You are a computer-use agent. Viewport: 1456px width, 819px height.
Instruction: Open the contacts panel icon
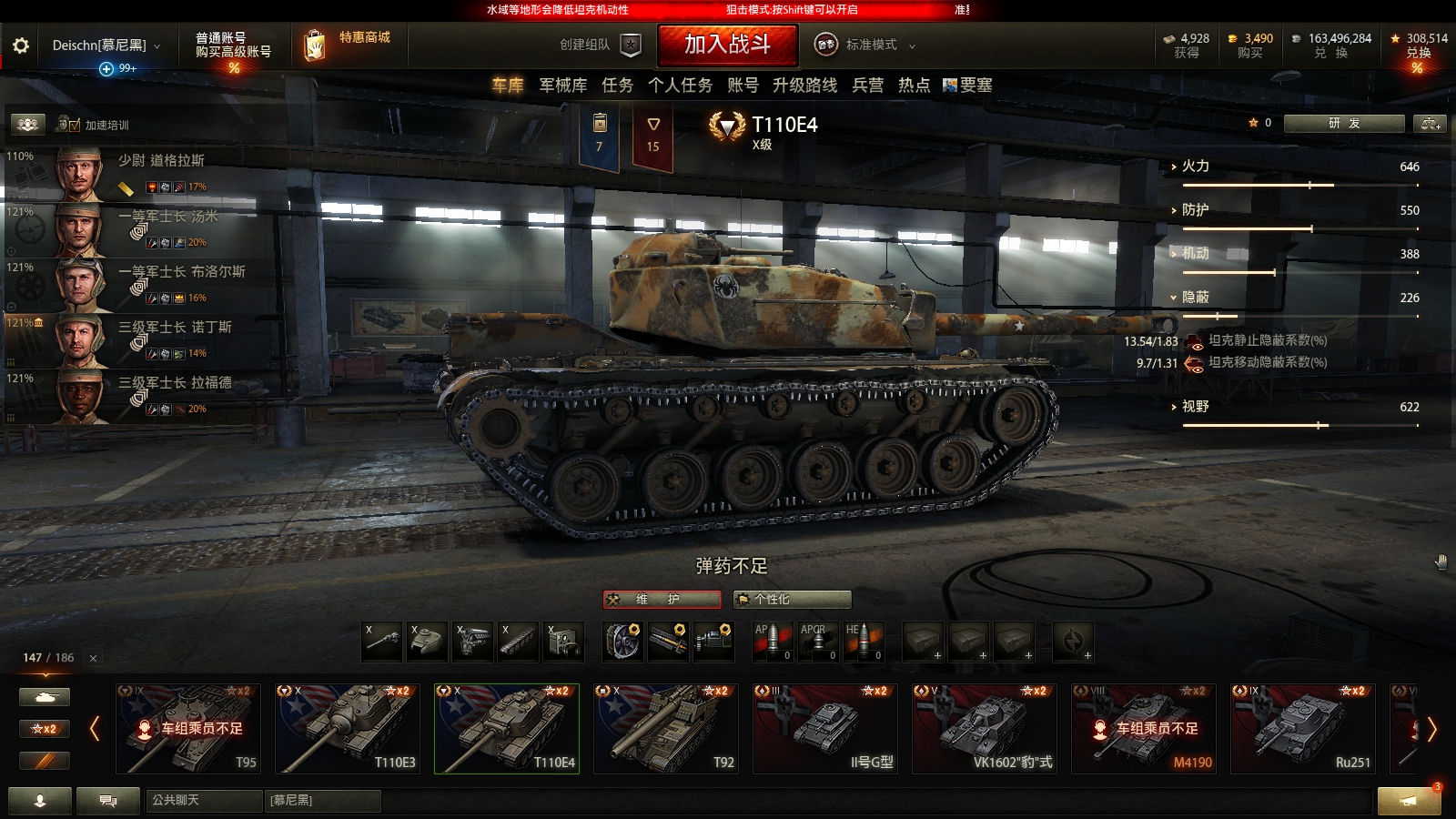(x=40, y=802)
